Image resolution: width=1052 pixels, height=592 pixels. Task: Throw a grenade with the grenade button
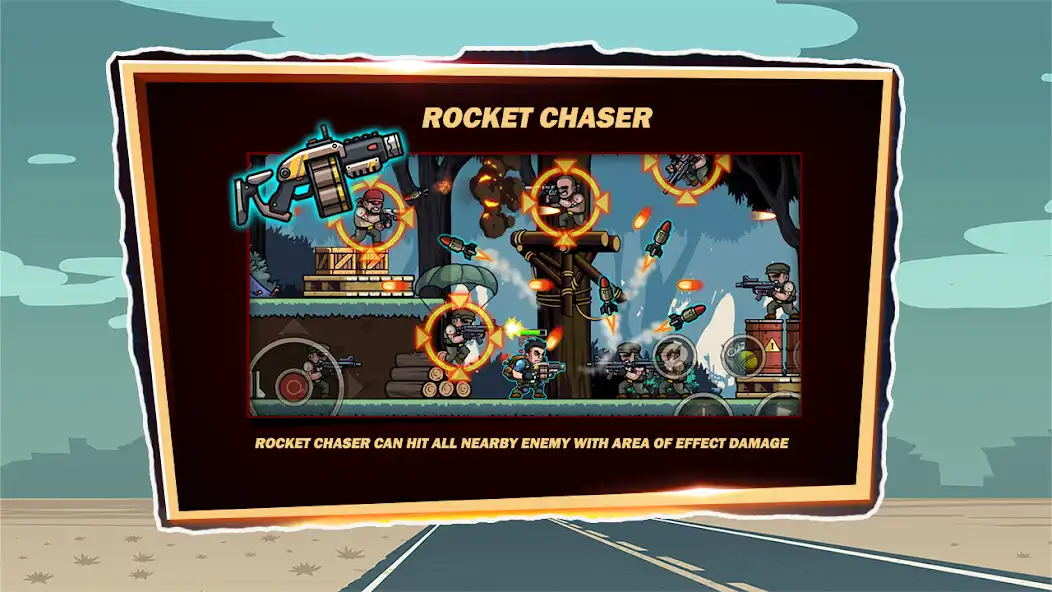click(x=745, y=357)
